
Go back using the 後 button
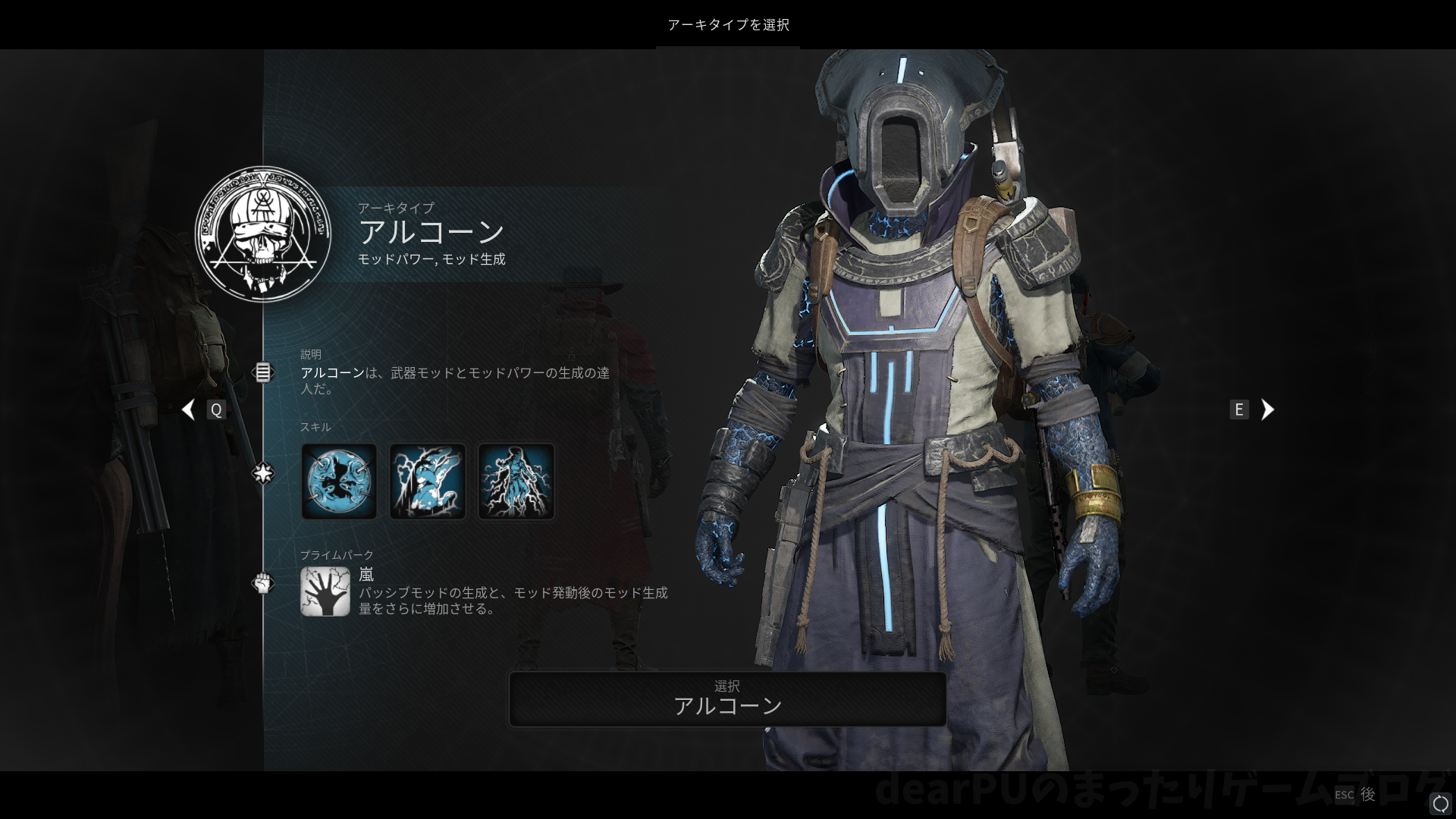click(x=1367, y=794)
